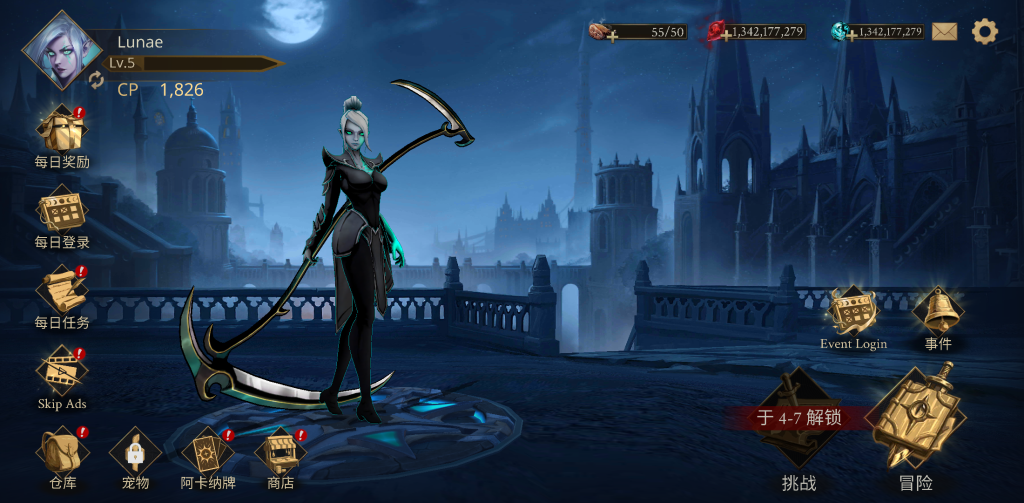
Task: Open the 每日任务 daily quests scroll
Action: [62, 291]
